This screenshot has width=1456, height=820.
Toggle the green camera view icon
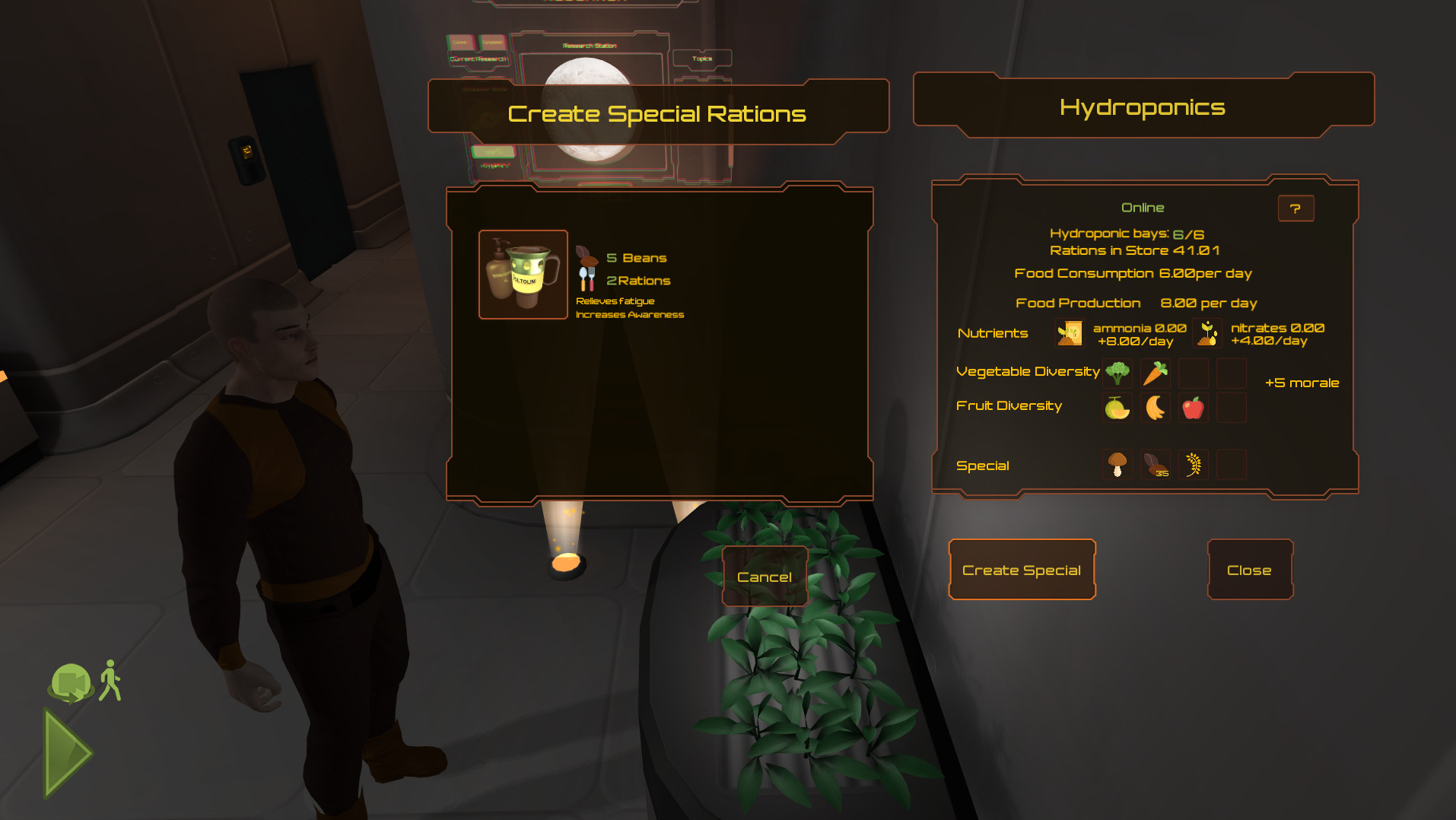click(71, 682)
